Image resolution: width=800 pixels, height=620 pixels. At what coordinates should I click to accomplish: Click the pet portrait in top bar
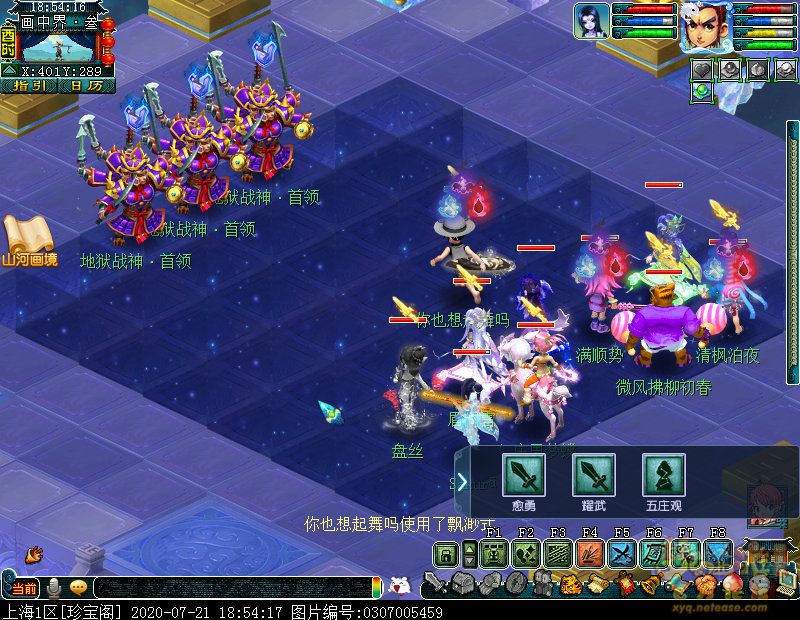pos(591,21)
